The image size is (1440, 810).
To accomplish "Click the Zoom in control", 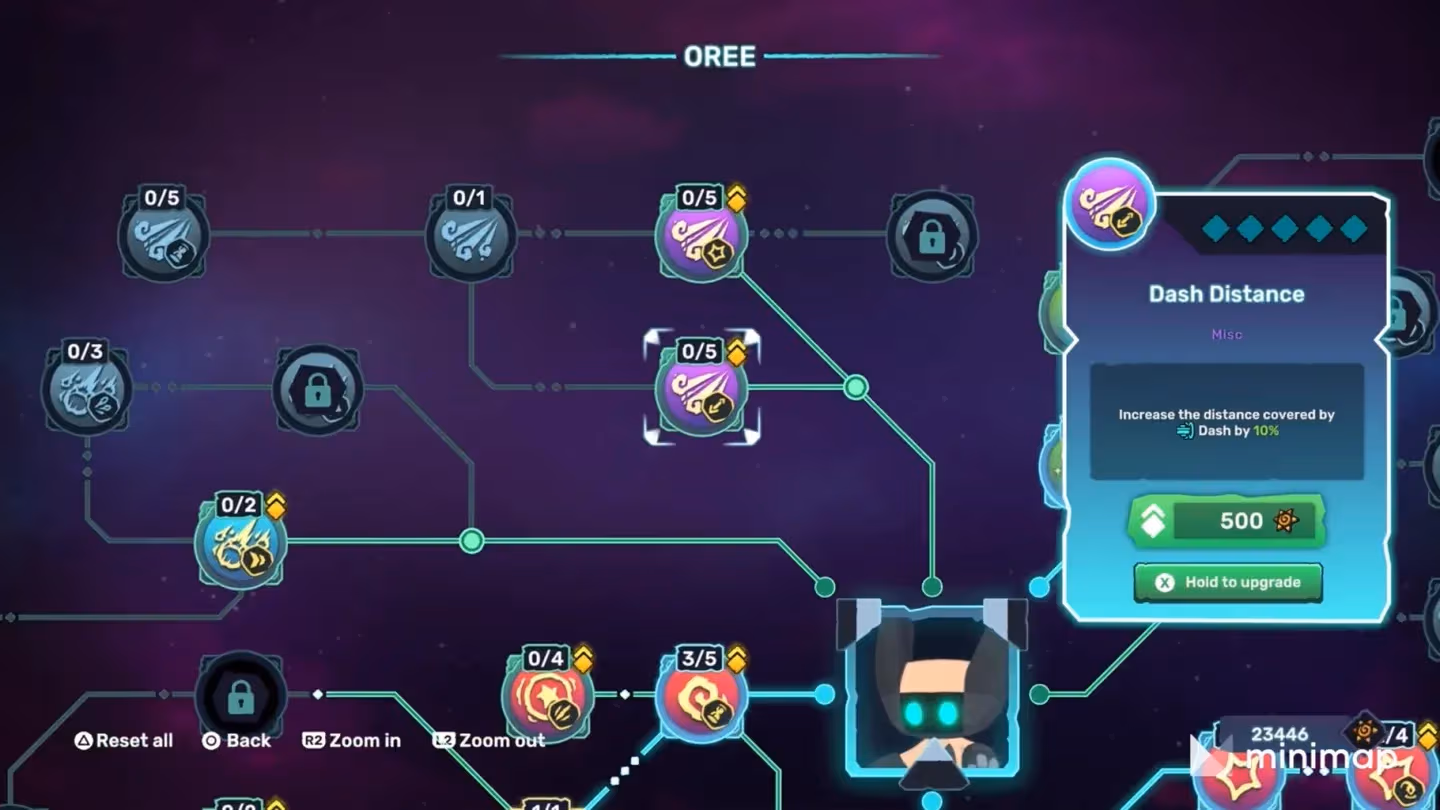I will coord(351,741).
